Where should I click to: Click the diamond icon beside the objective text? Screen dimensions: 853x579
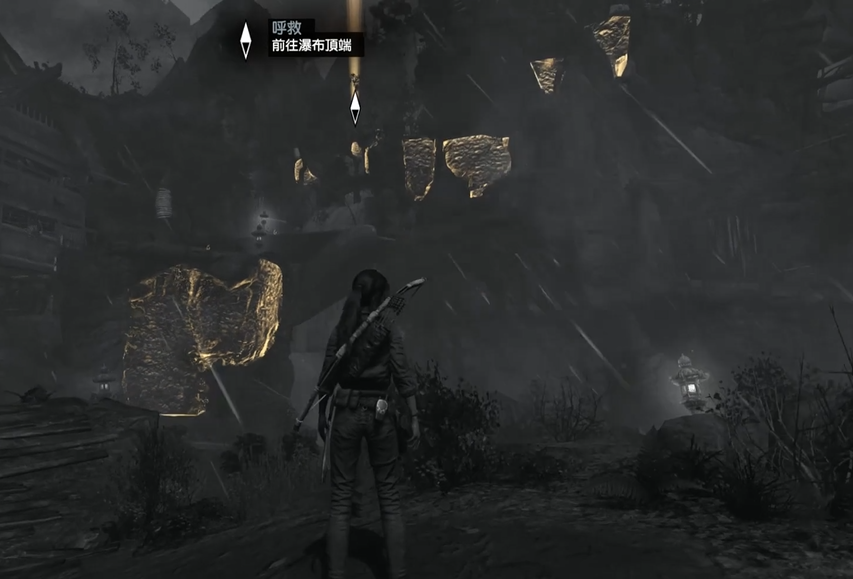click(246, 40)
